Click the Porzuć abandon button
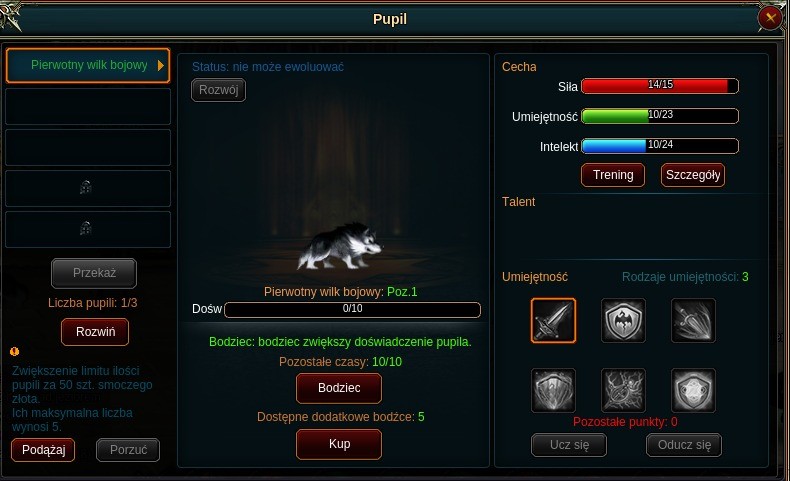This screenshot has width=790, height=481. pyautogui.click(x=128, y=450)
